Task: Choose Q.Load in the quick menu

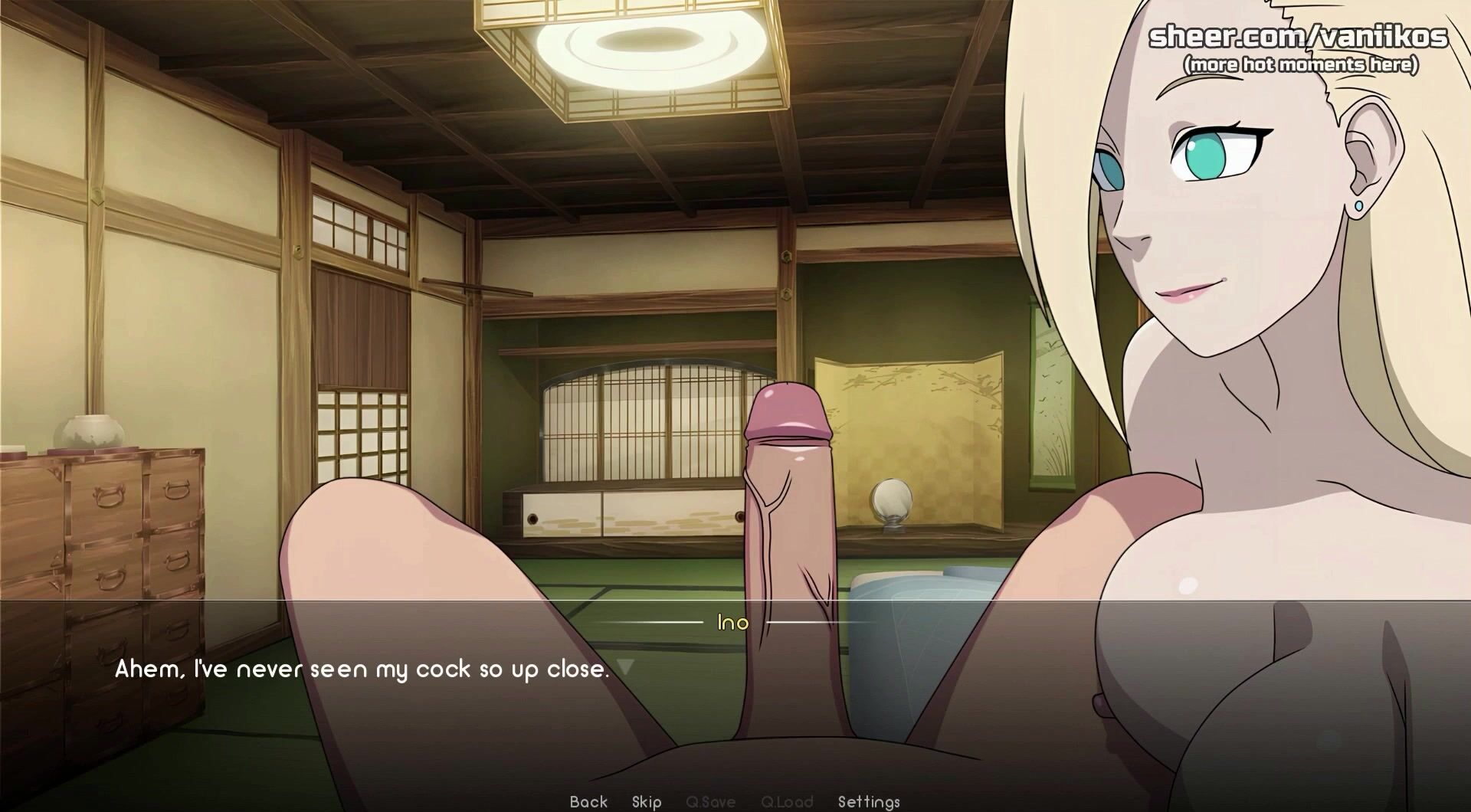Action: [786, 801]
